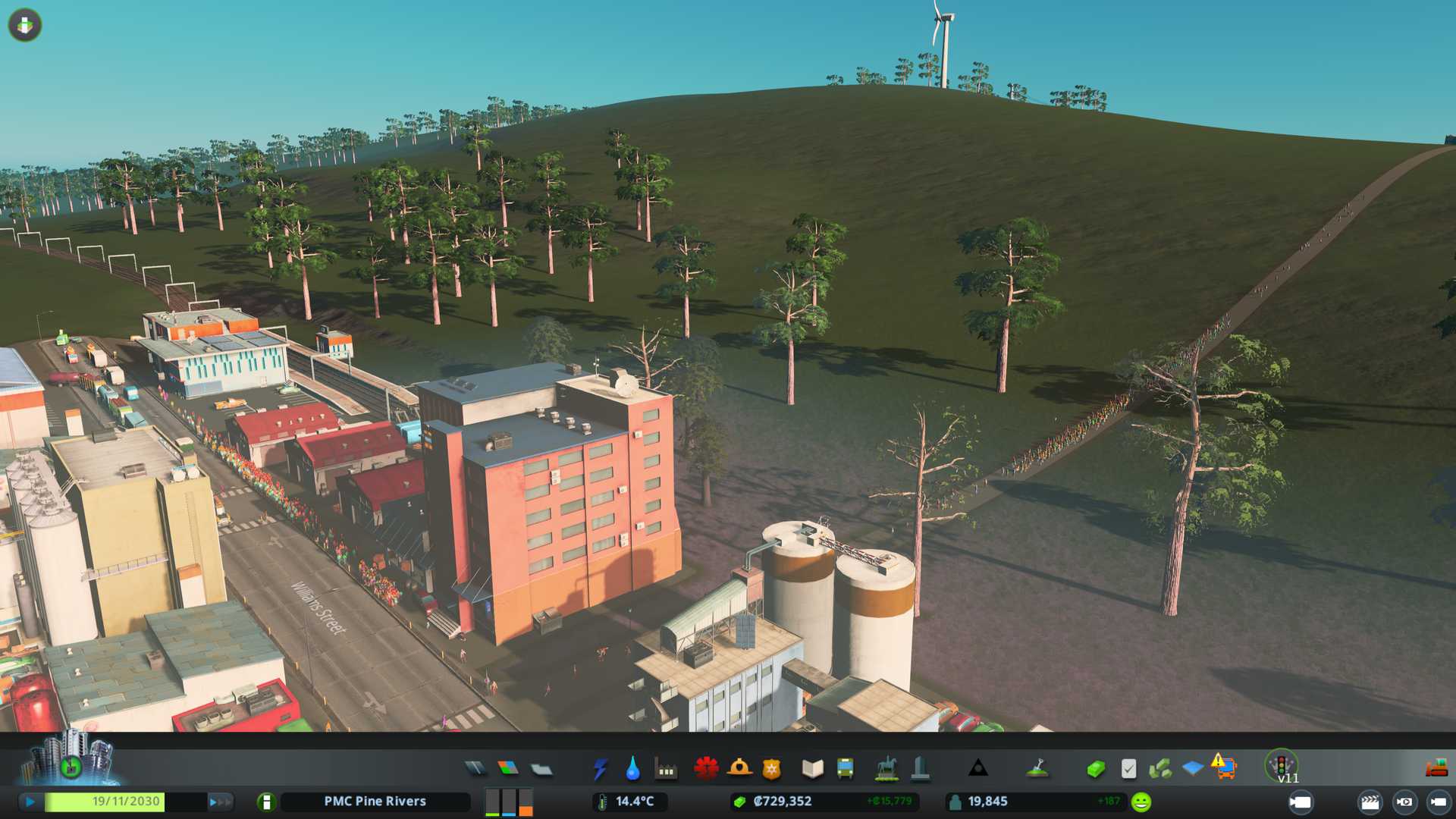The width and height of the screenshot is (1456, 819).
Task: Open the Fire Department helmet menu
Action: pos(739,769)
